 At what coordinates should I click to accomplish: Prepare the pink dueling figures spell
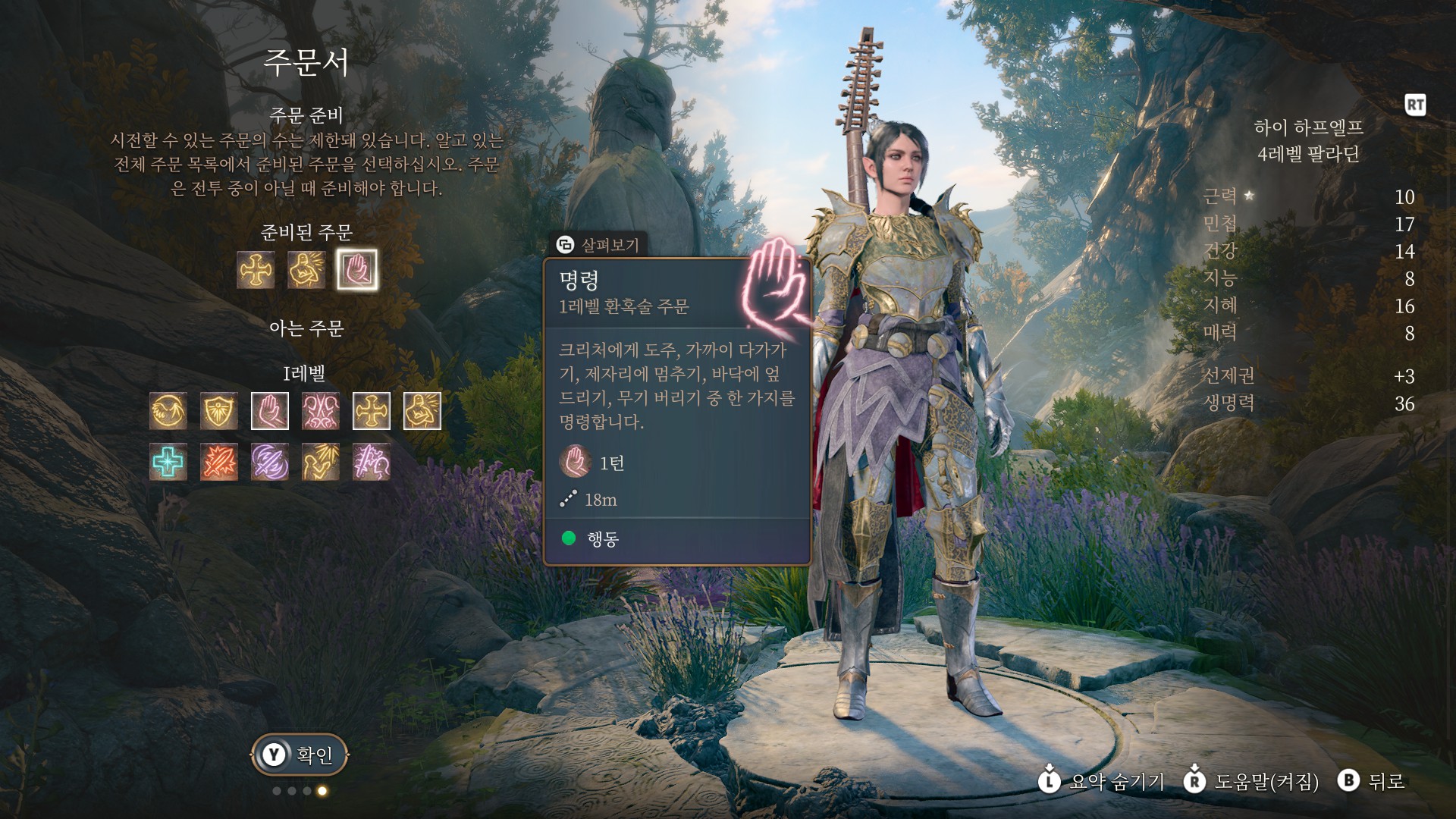pos(321,411)
